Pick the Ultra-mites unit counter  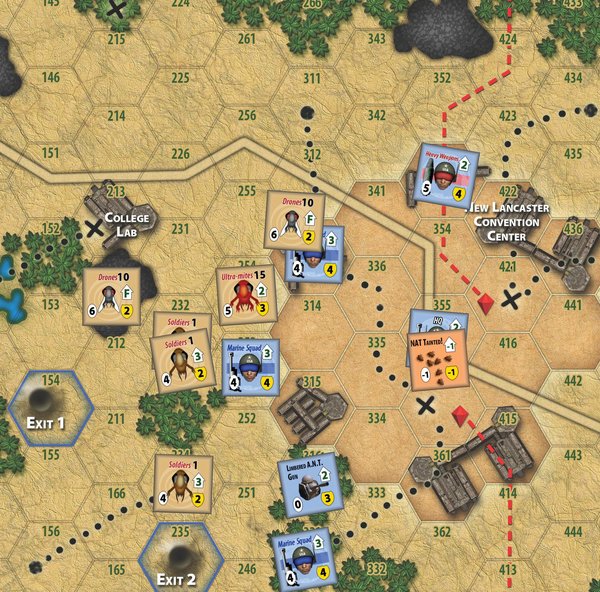coord(246,296)
